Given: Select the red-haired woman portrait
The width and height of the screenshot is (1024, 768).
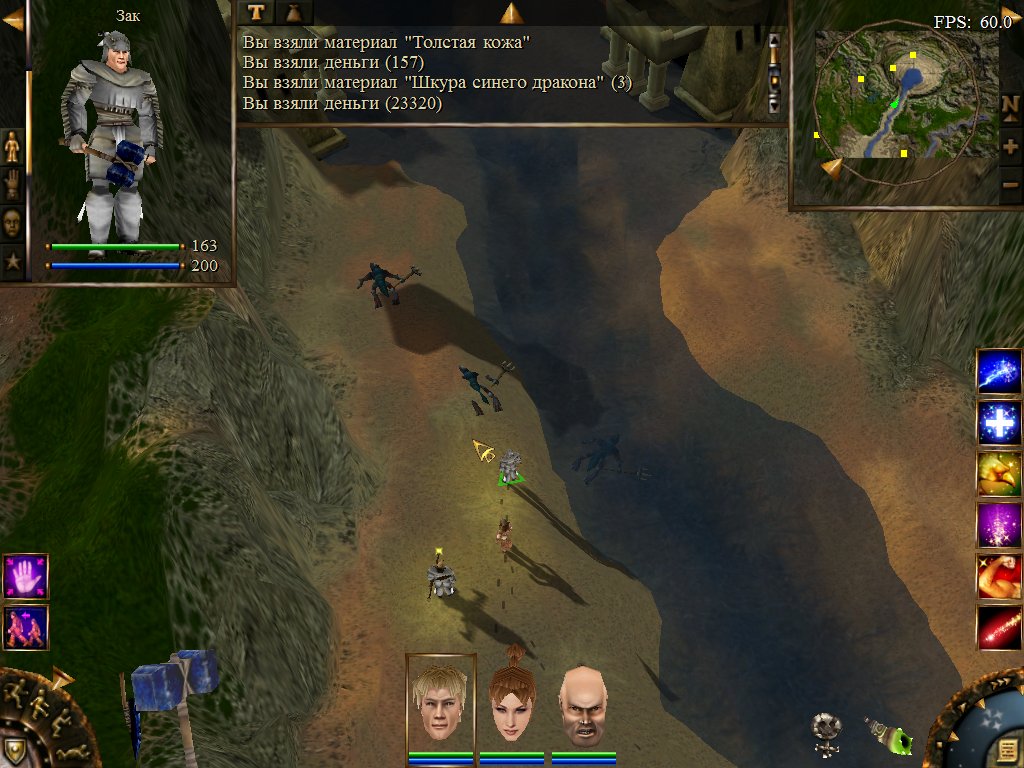Looking at the screenshot, I should pyautogui.click(x=511, y=704).
